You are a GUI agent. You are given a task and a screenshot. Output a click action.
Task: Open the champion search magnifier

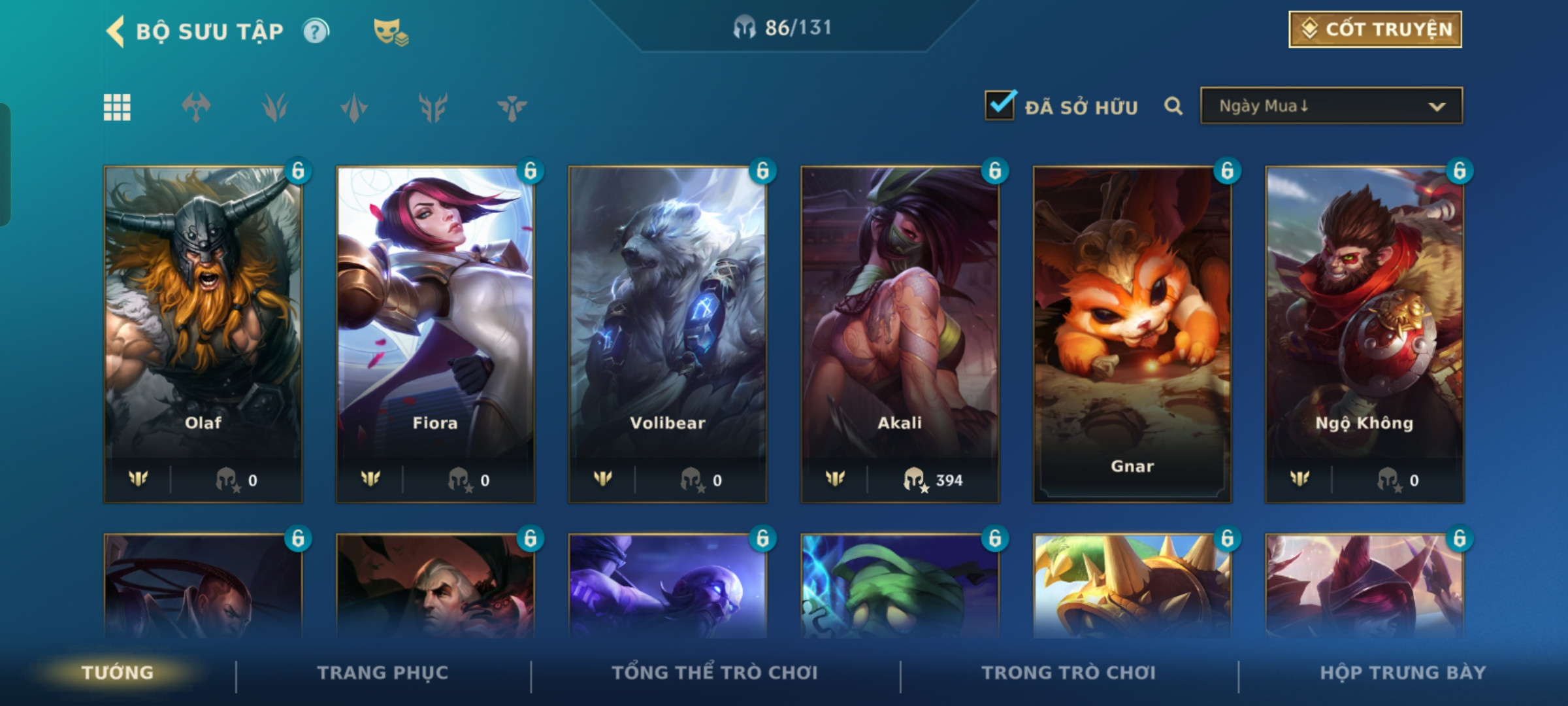1173,106
